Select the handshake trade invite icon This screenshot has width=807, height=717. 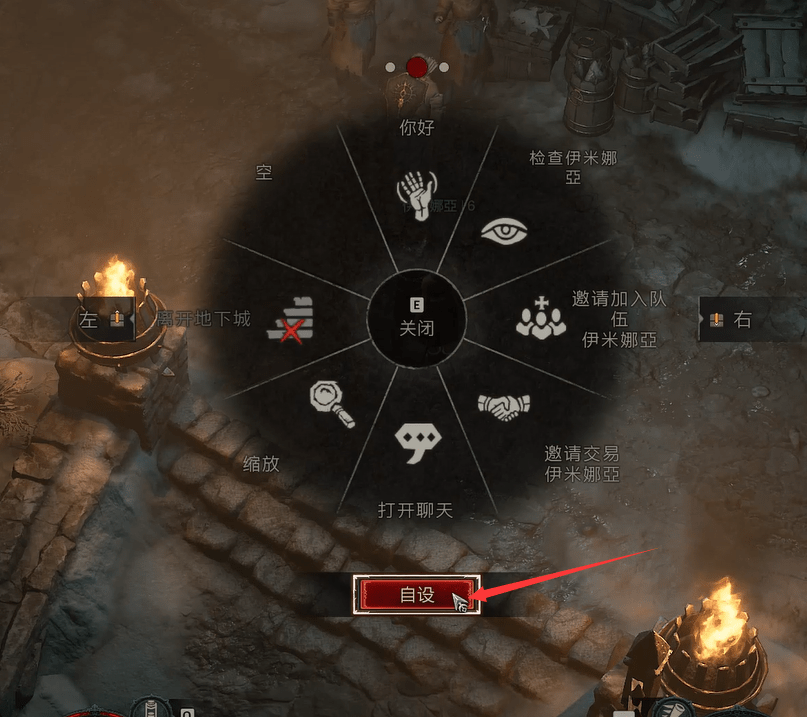503,405
